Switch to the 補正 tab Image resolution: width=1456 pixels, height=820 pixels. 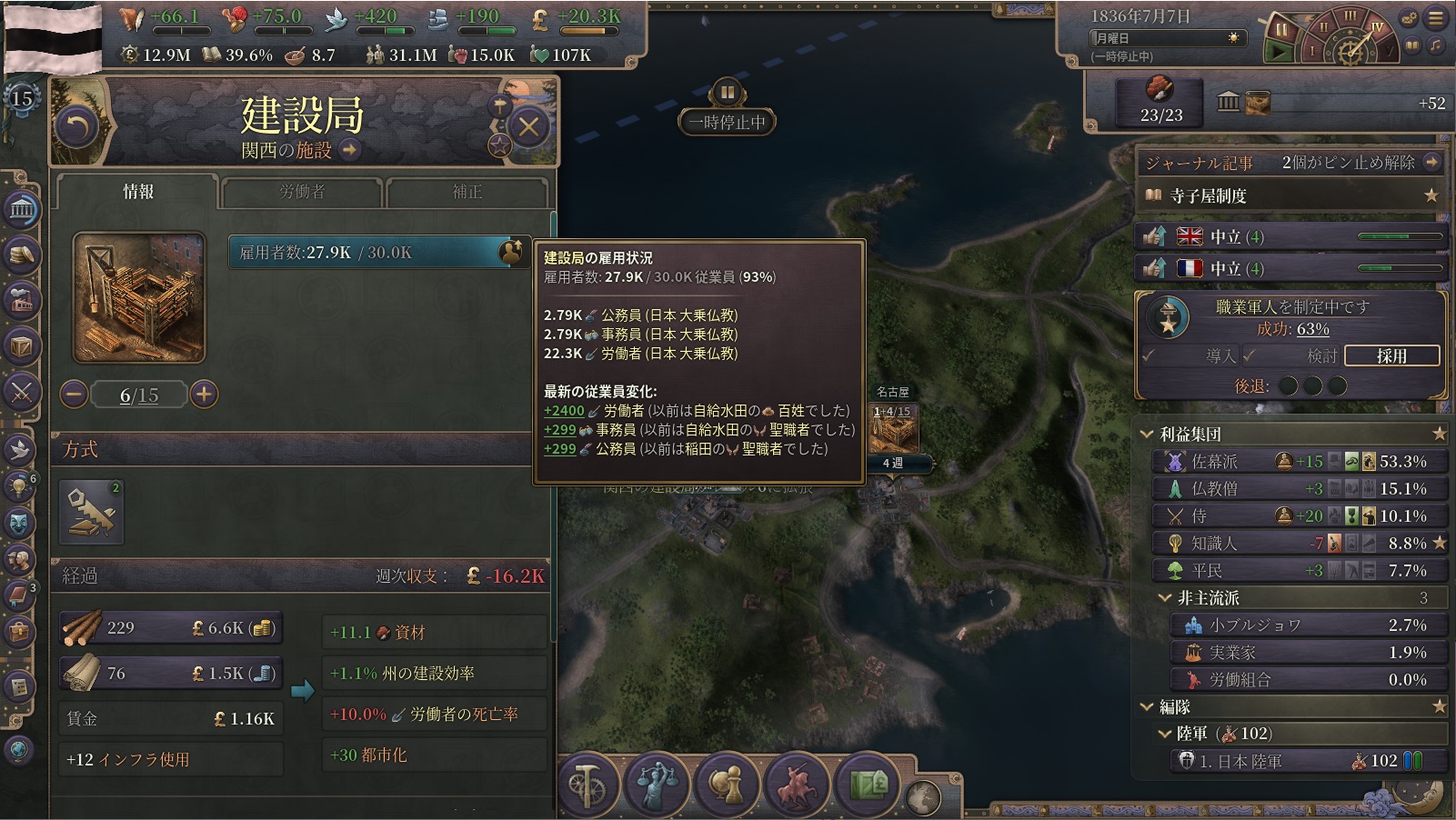(x=467, y=192)
